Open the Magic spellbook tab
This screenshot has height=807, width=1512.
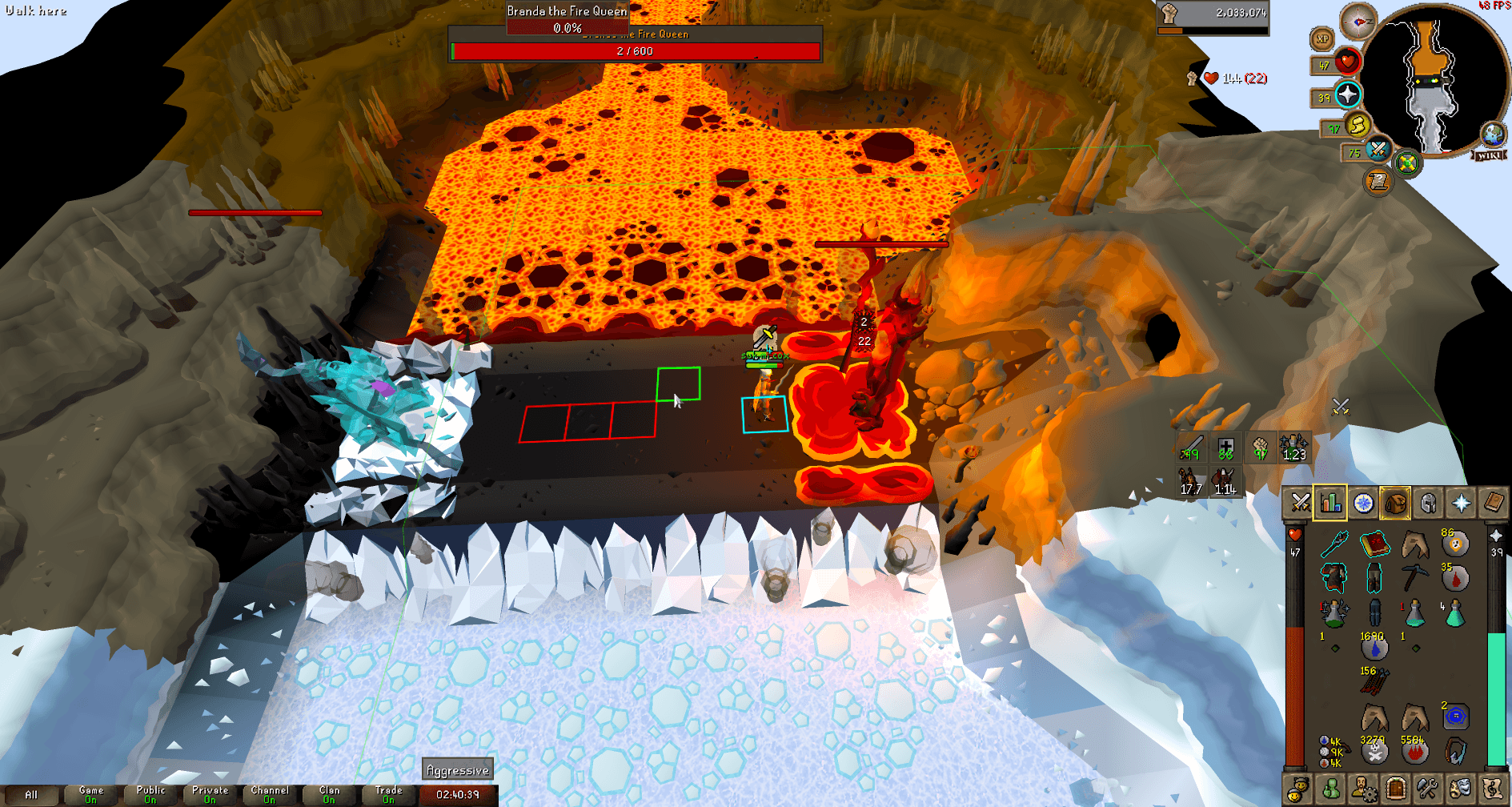point(1494,504)
